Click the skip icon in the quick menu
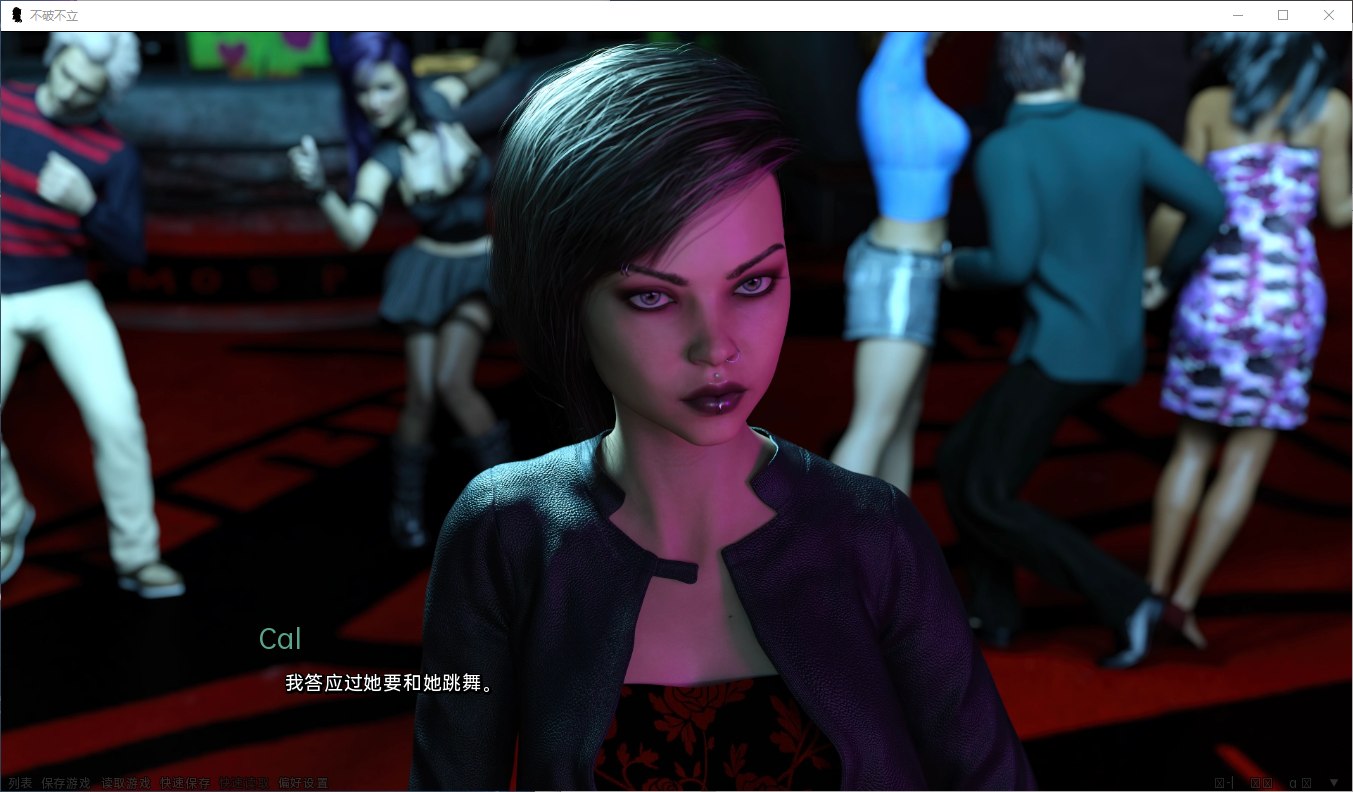This screenshot has height=792, width=1353. (1255, 783)
